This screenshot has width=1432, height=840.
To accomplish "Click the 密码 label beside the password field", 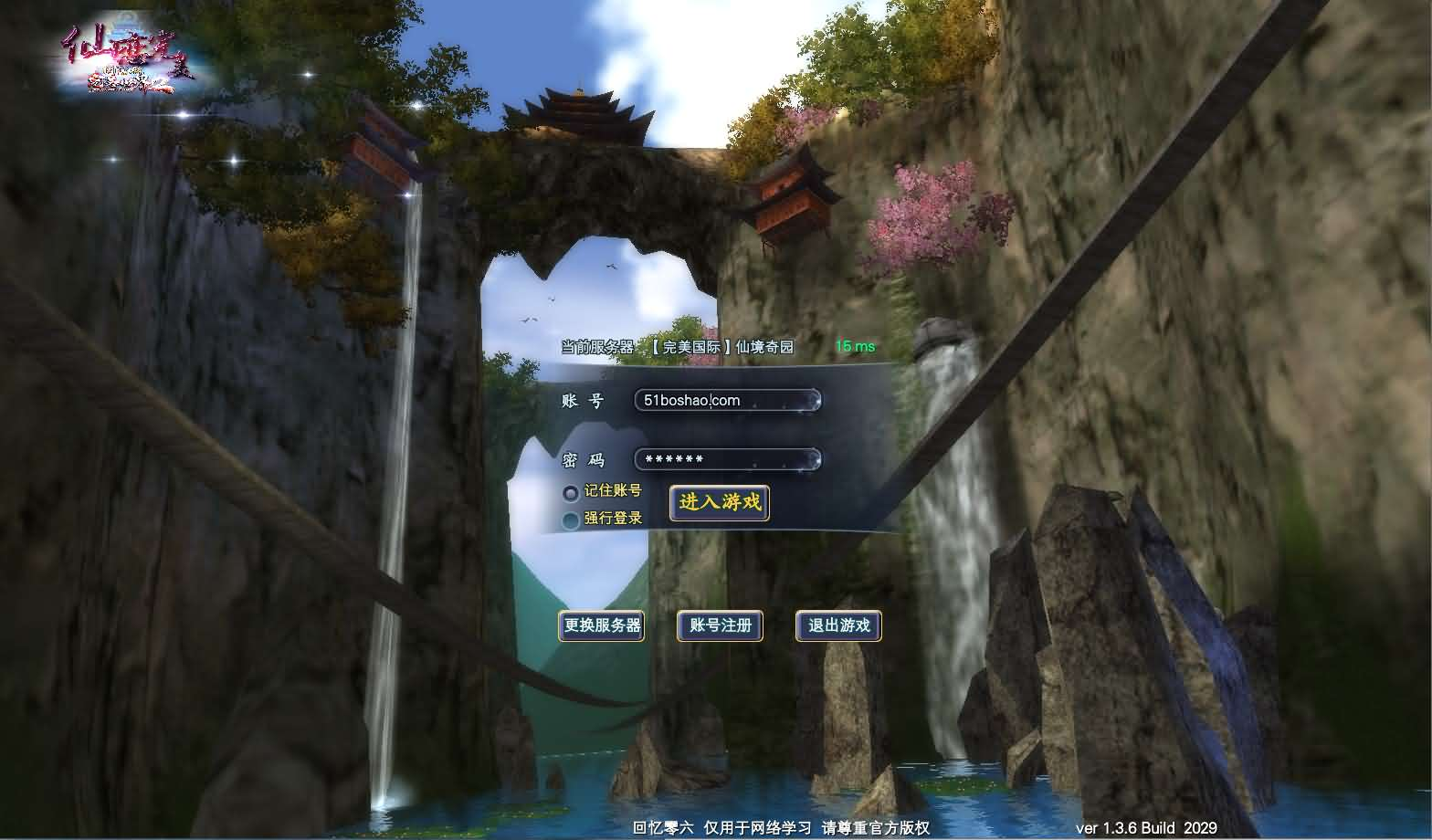I will pyautogui.click(x=584, y=459).
